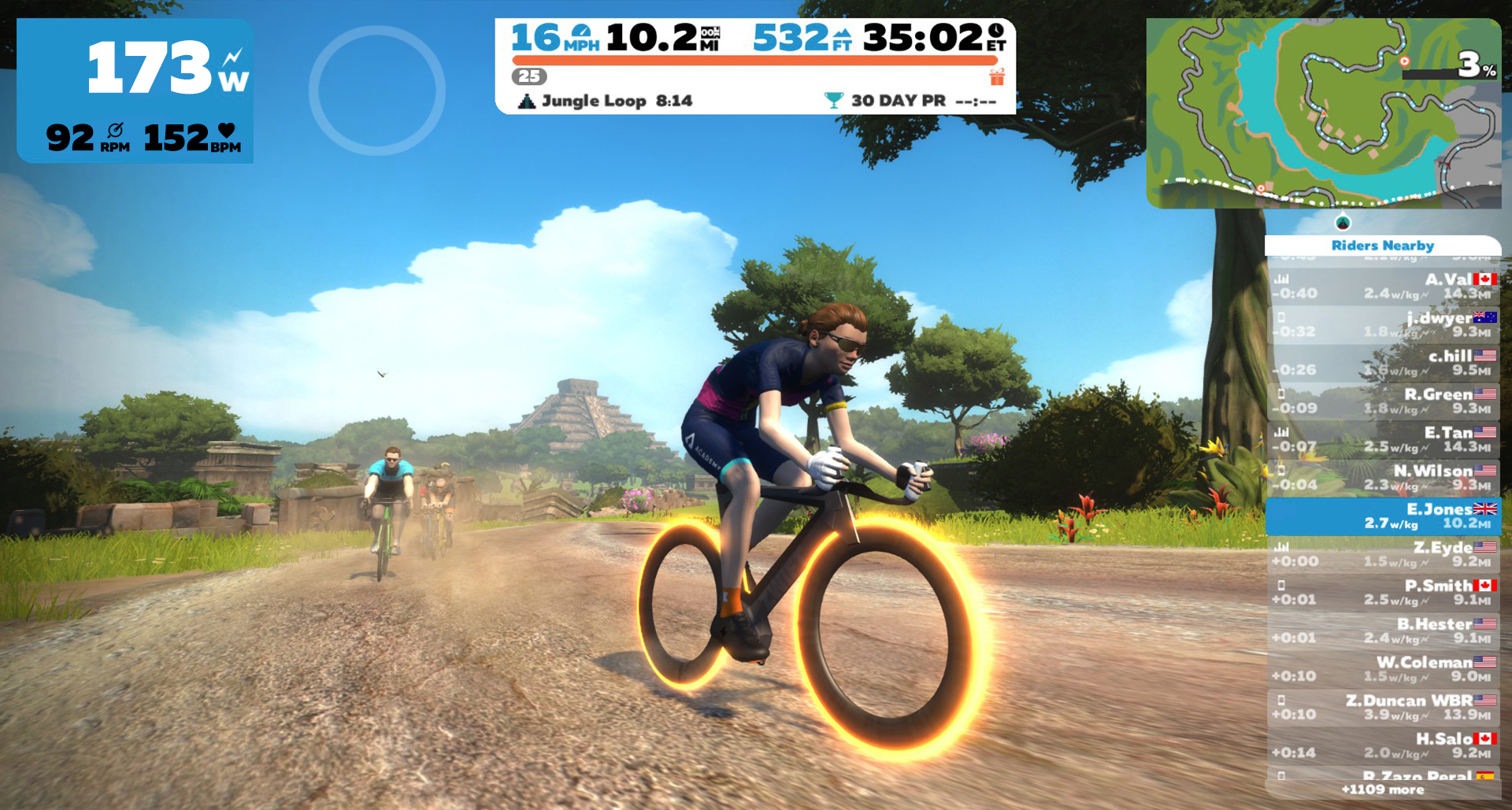Click R.Green in the riders list
This screenshot has height=810, width=1512.
tap(1383, 401)
